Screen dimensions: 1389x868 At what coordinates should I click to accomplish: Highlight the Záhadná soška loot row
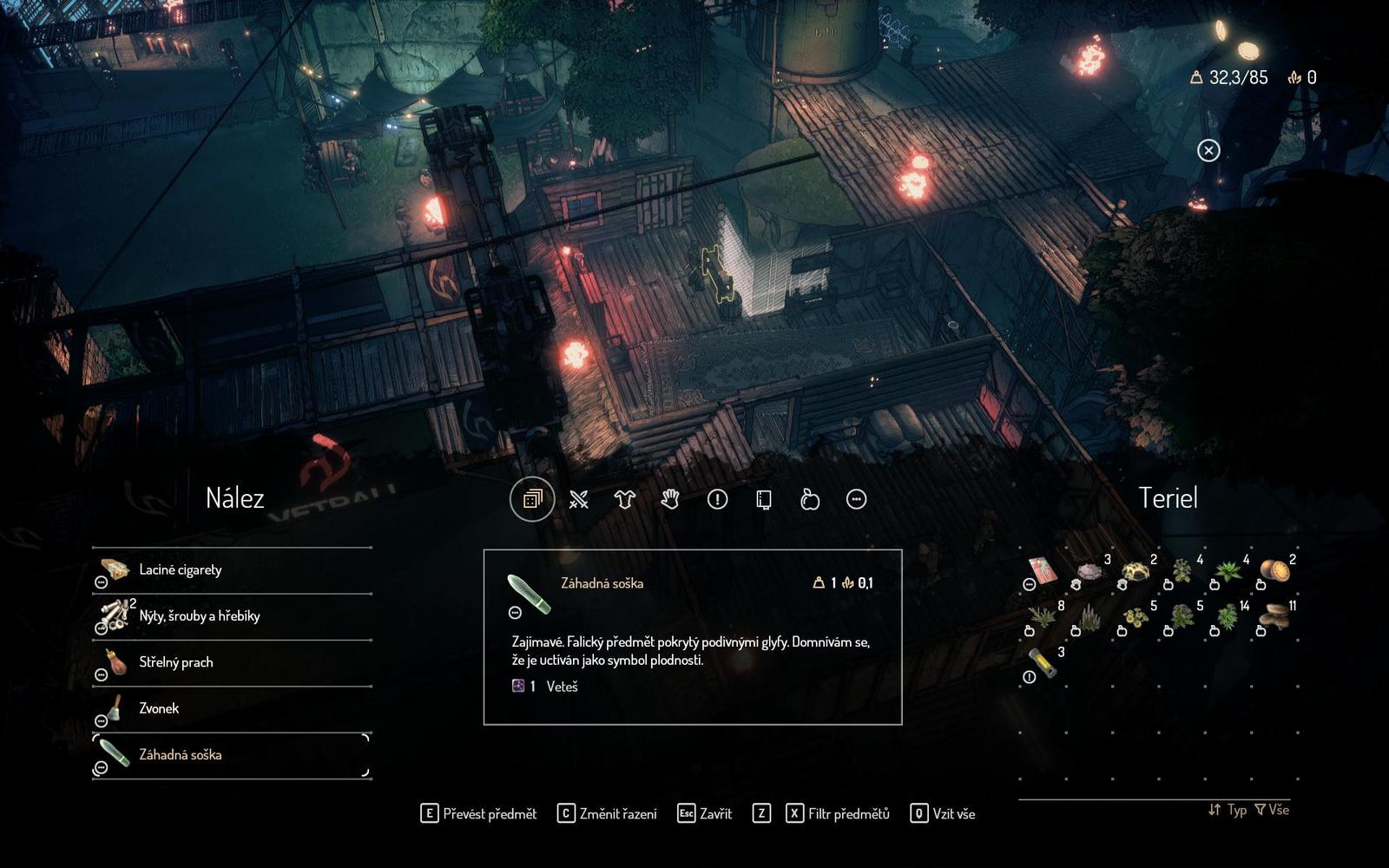coord(232,755)
